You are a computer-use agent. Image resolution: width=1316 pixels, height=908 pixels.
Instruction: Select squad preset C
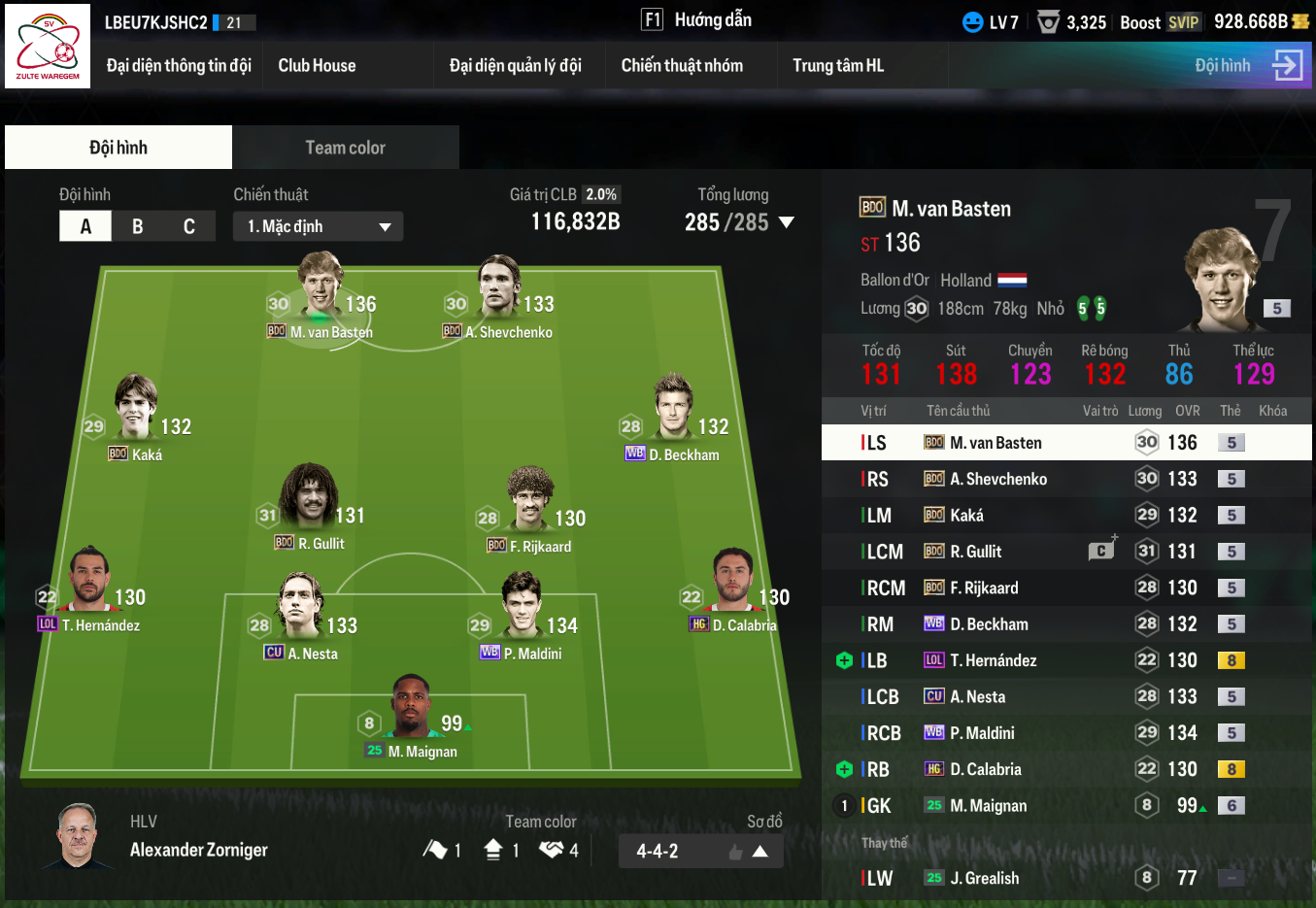(x=189, y=226)
